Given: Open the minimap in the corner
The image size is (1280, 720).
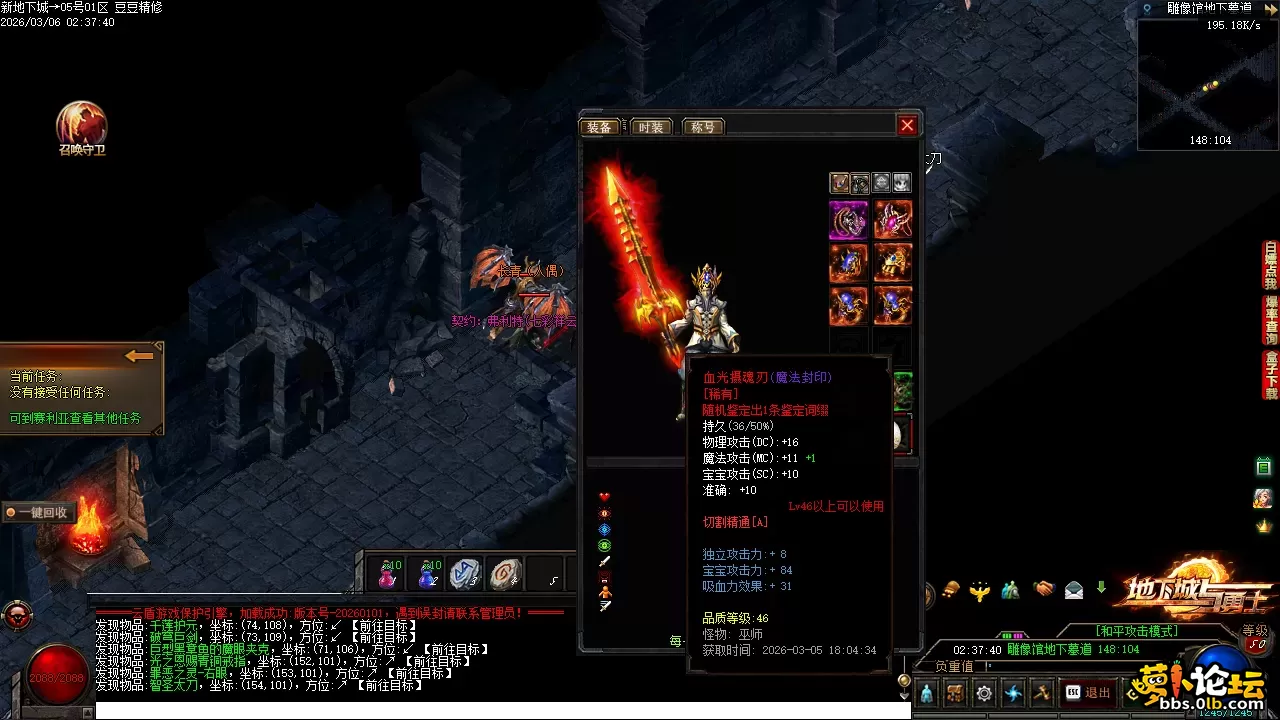Looking at the screenshot, I should click(1207, 83).
